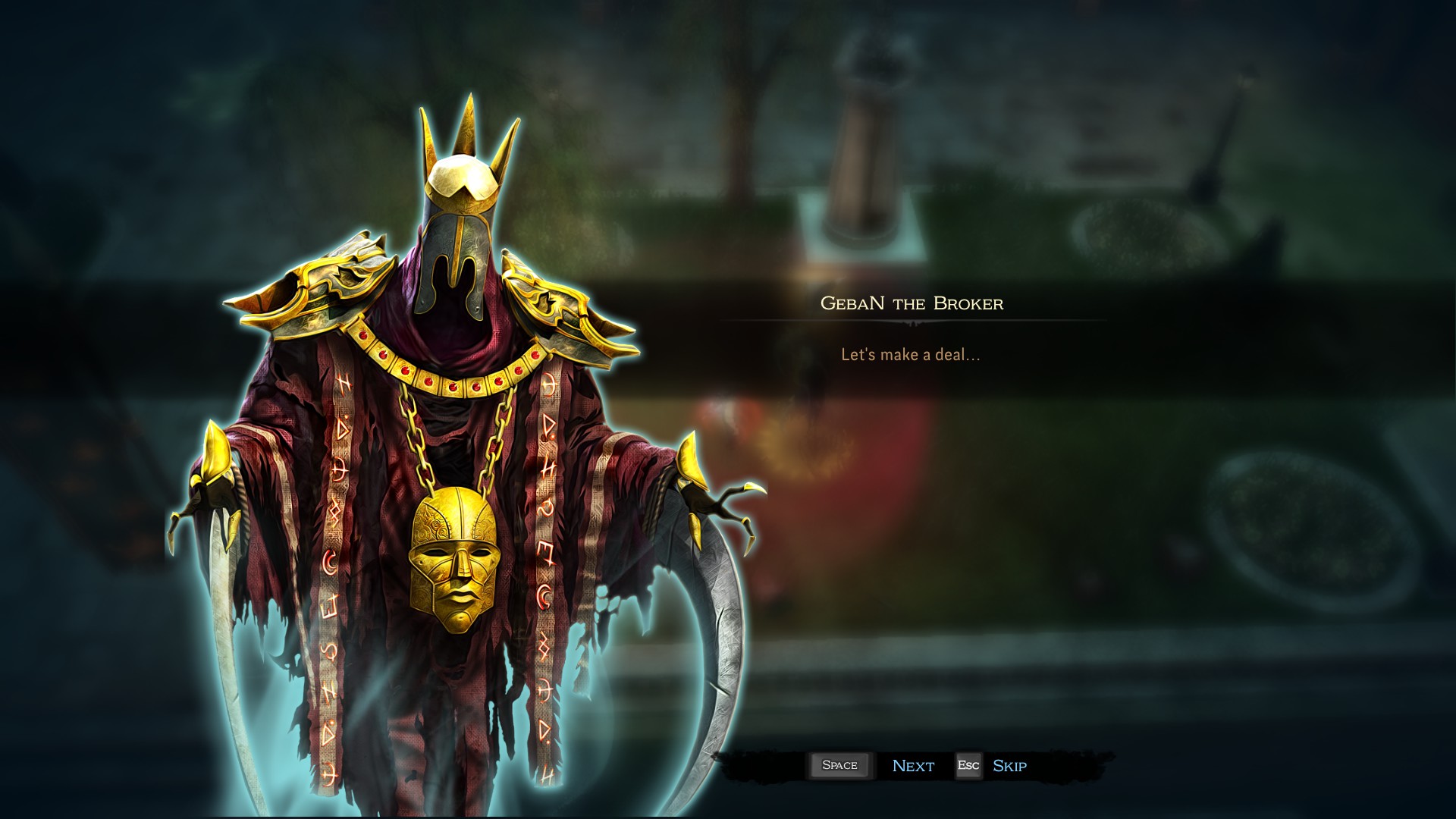Select the GebaN the Broker name title
The height and width of the screenshot is (819, 1456).
[912, 303]
